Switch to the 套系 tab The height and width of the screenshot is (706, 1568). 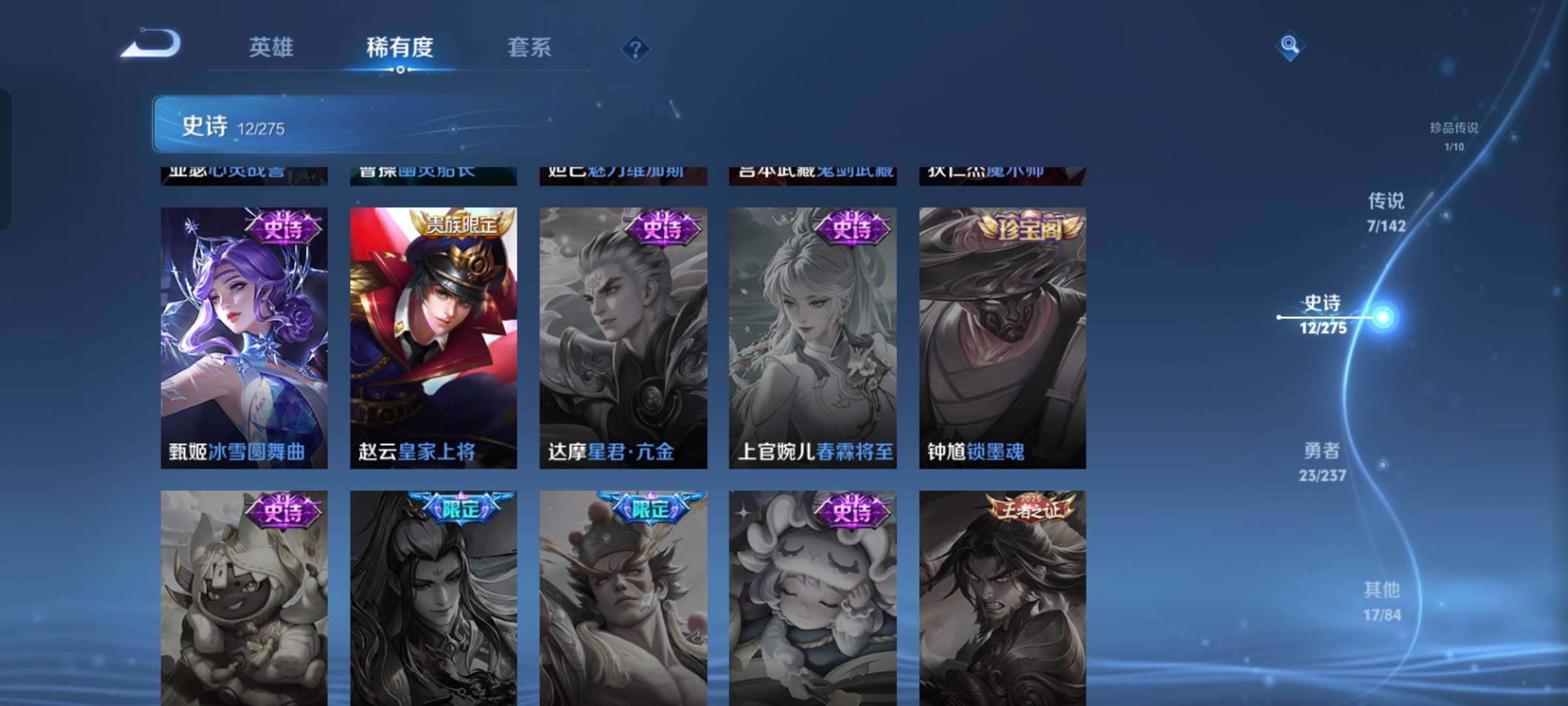529,46
